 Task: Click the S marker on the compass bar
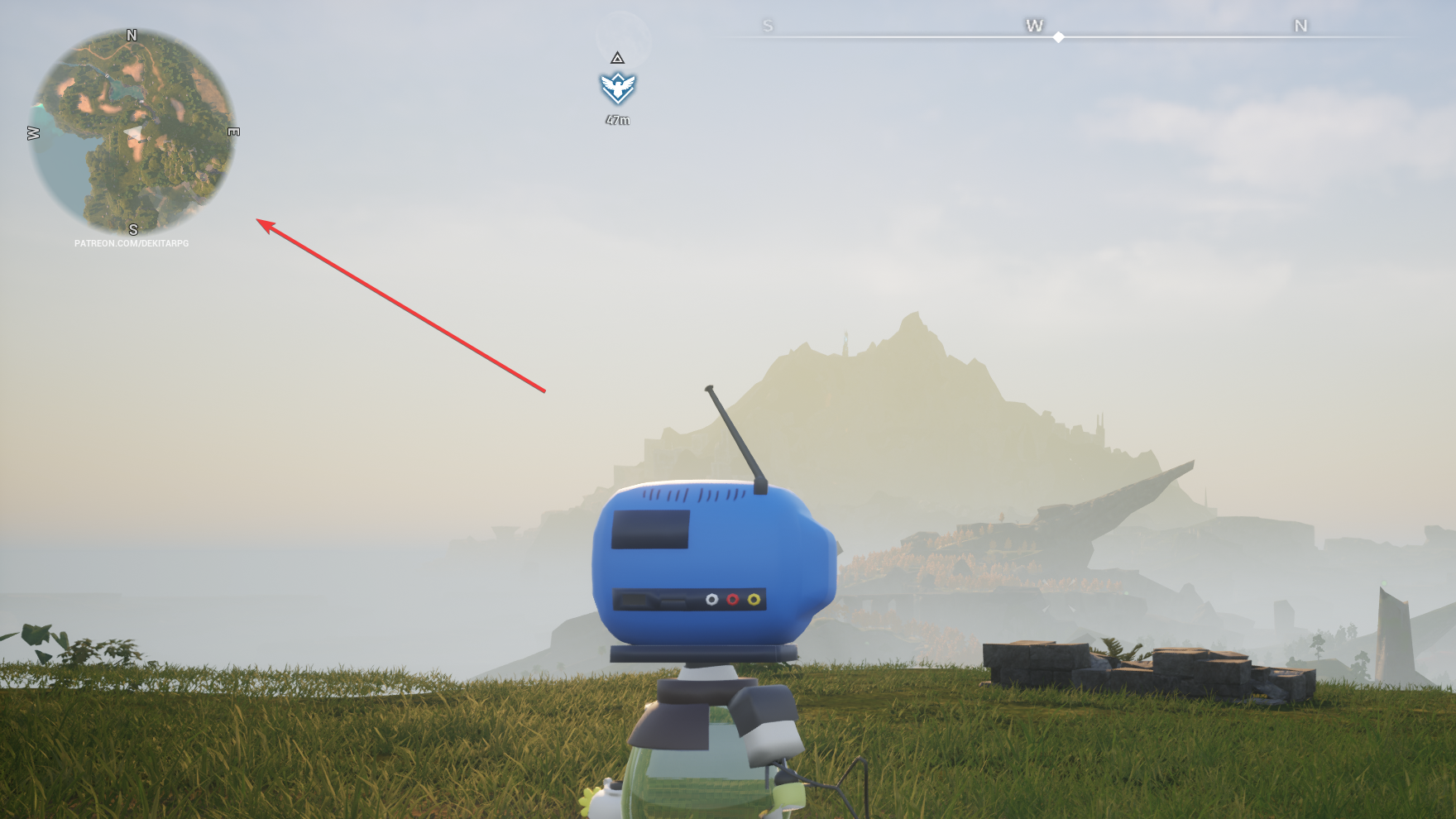point(769,26)
